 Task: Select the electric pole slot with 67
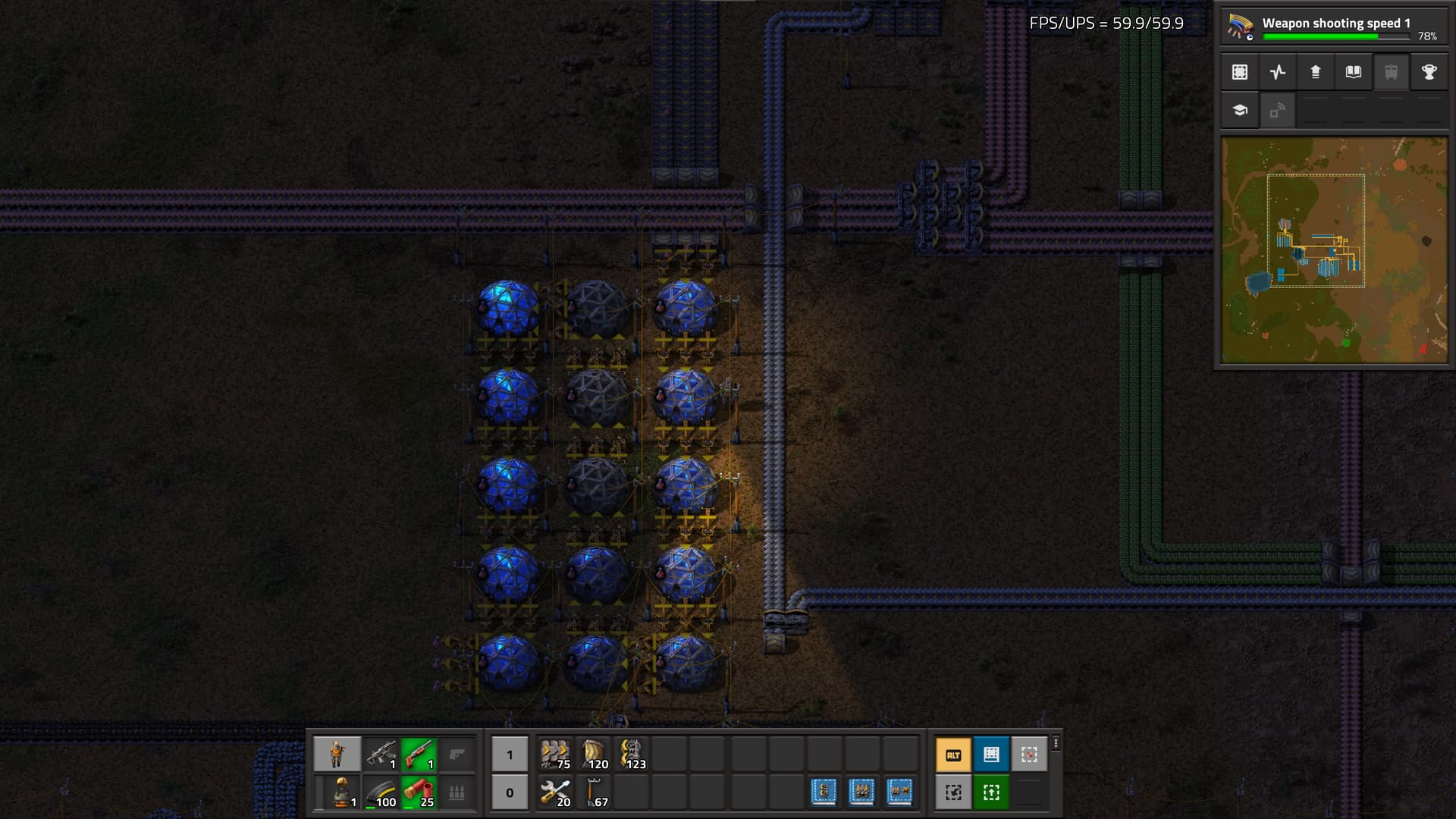(x=593, y=792)
